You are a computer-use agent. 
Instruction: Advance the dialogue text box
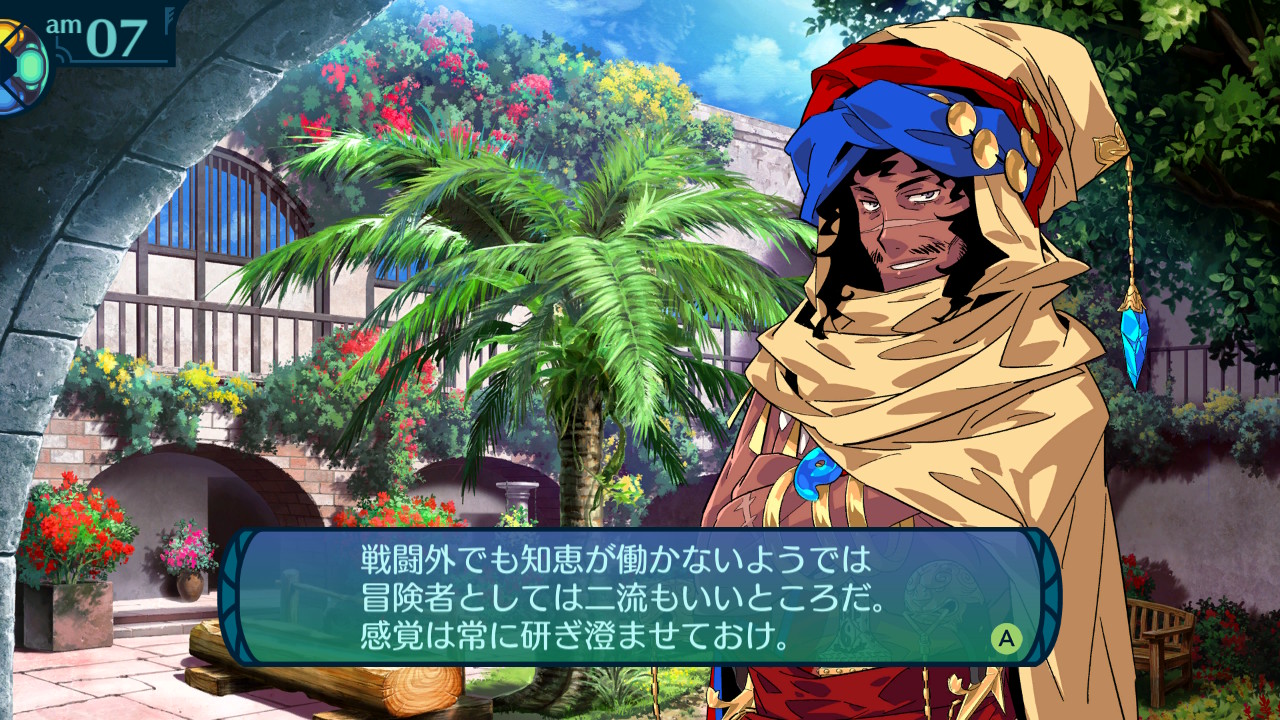click(1006, 638)
